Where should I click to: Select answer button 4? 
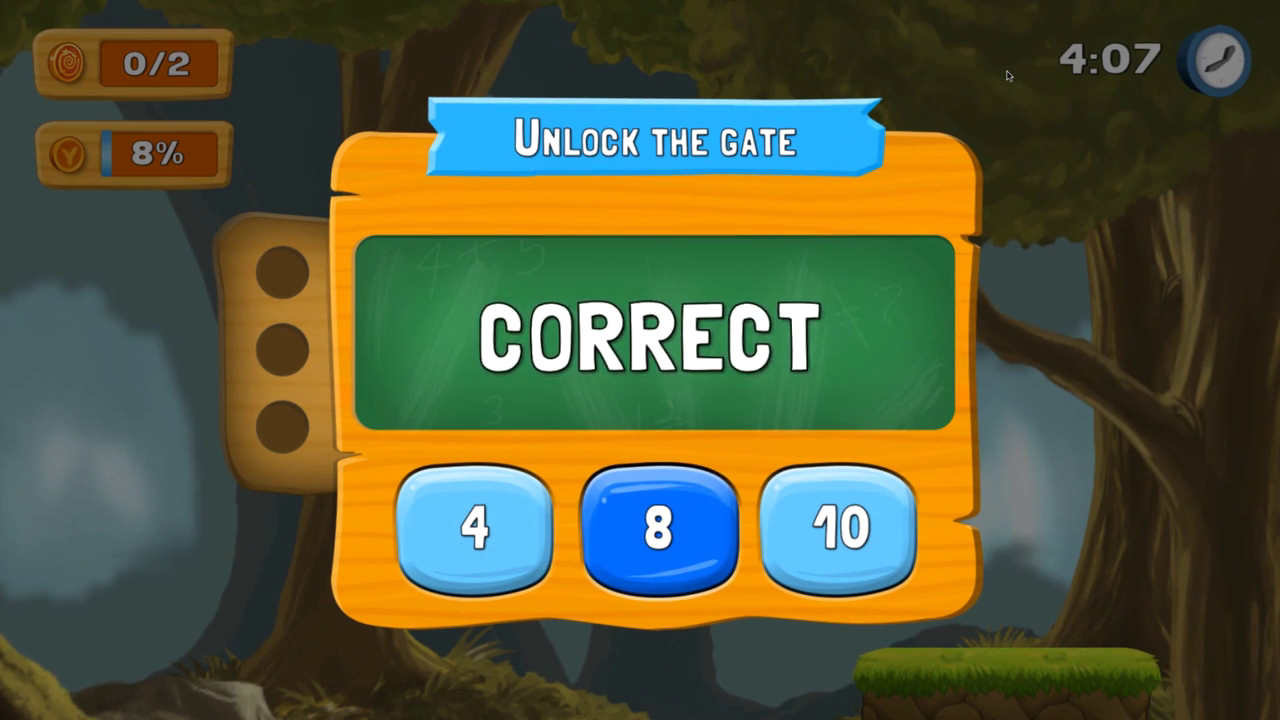475,527
